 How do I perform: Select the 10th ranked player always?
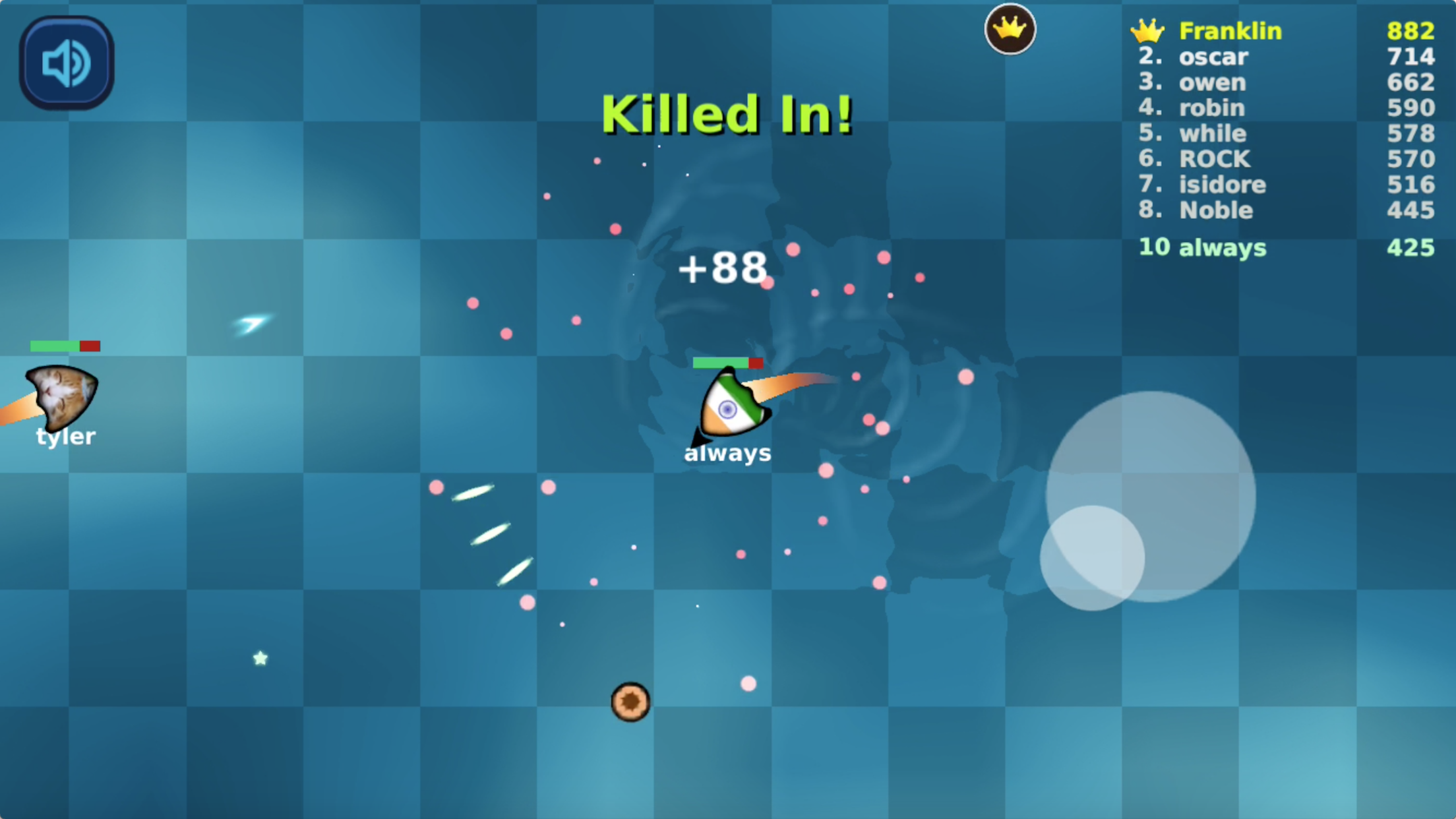(1201, 249)
